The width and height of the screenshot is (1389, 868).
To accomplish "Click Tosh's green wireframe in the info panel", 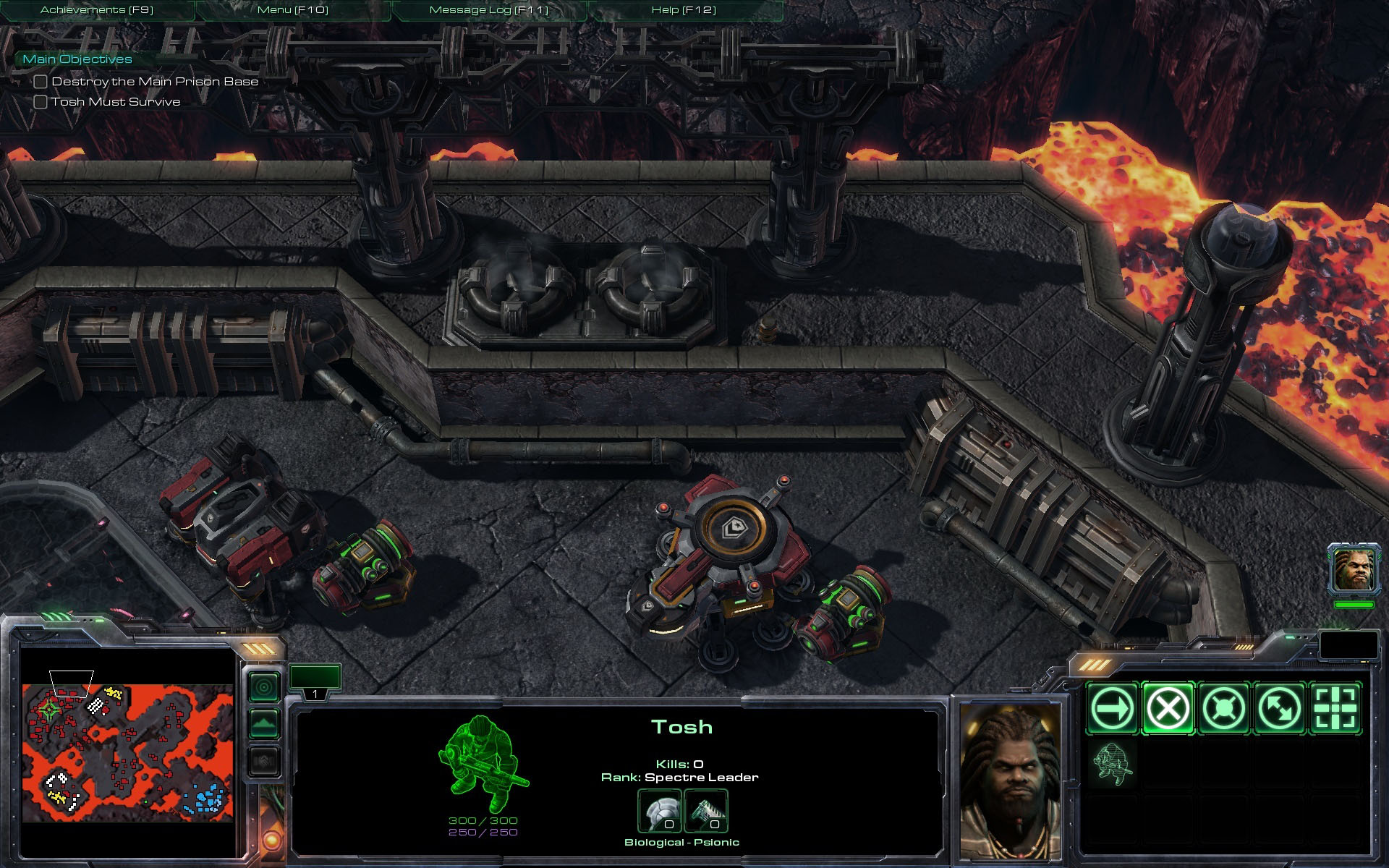I will pos(482,764).
